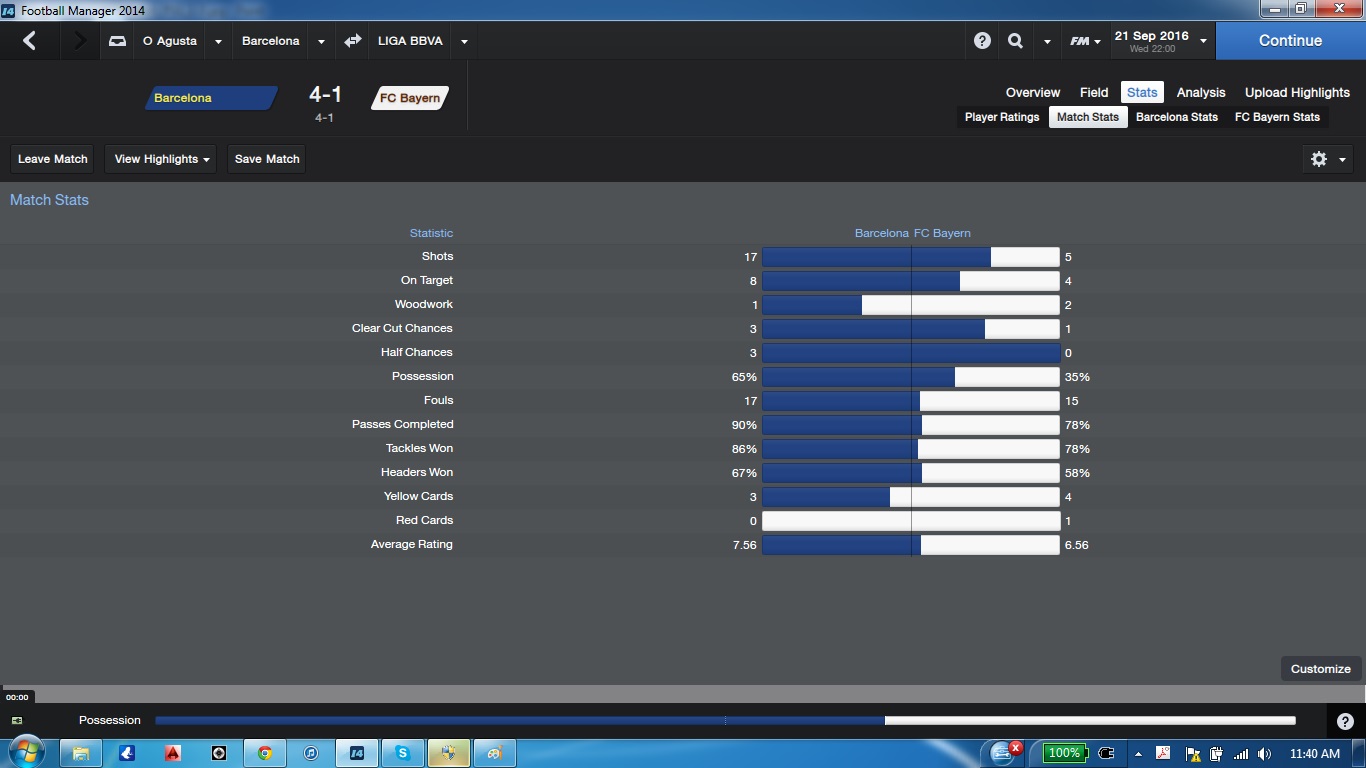Save the match
Viewport: 1366px width, 768px height.
(267, 159)
